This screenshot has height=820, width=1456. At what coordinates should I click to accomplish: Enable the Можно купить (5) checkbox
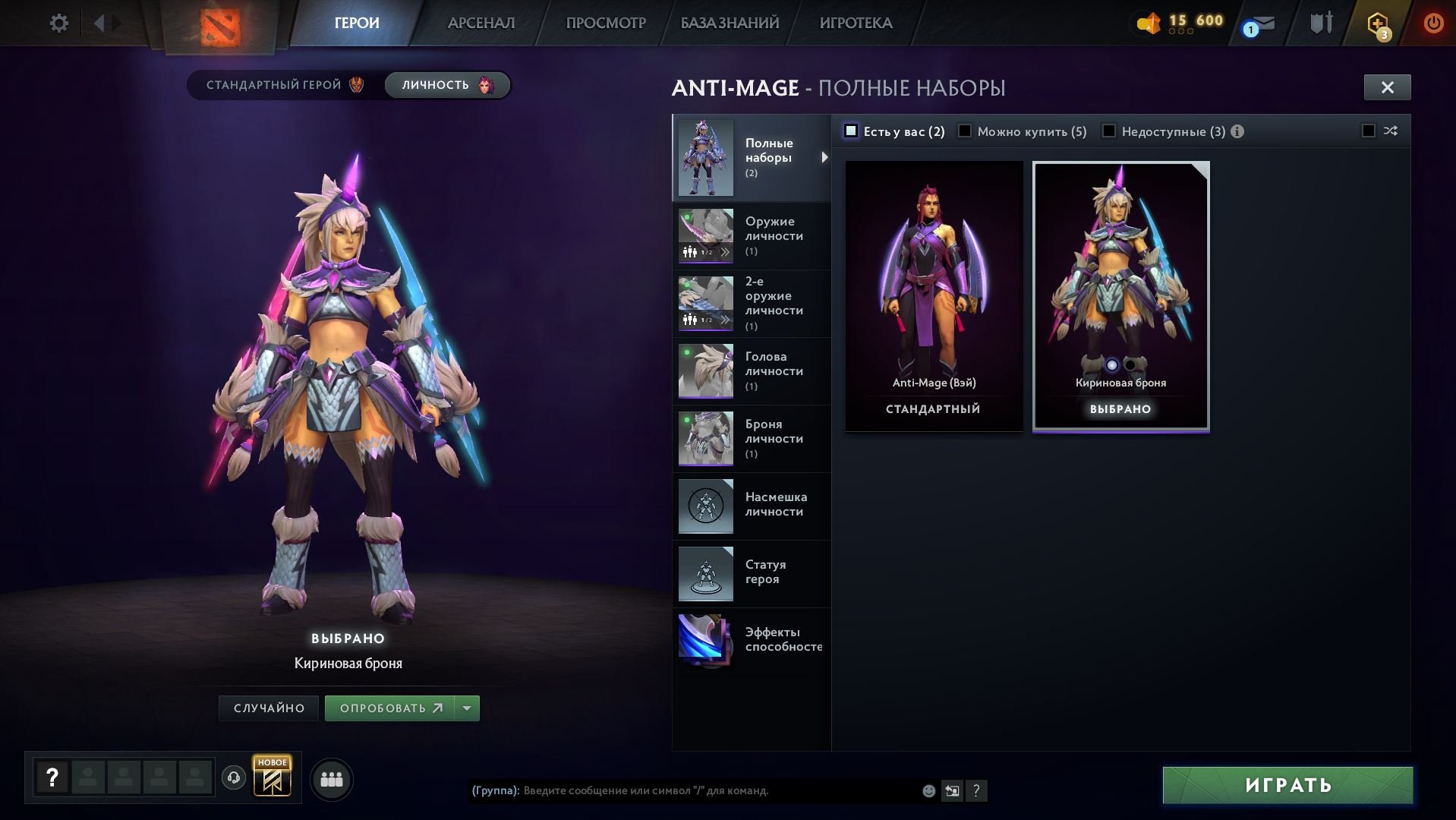click(x=965, y=131)
